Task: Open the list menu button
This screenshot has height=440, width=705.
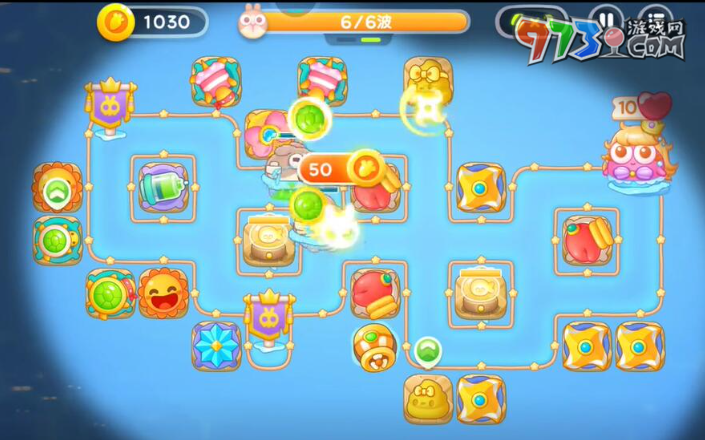Action: (x=654, y=20)
